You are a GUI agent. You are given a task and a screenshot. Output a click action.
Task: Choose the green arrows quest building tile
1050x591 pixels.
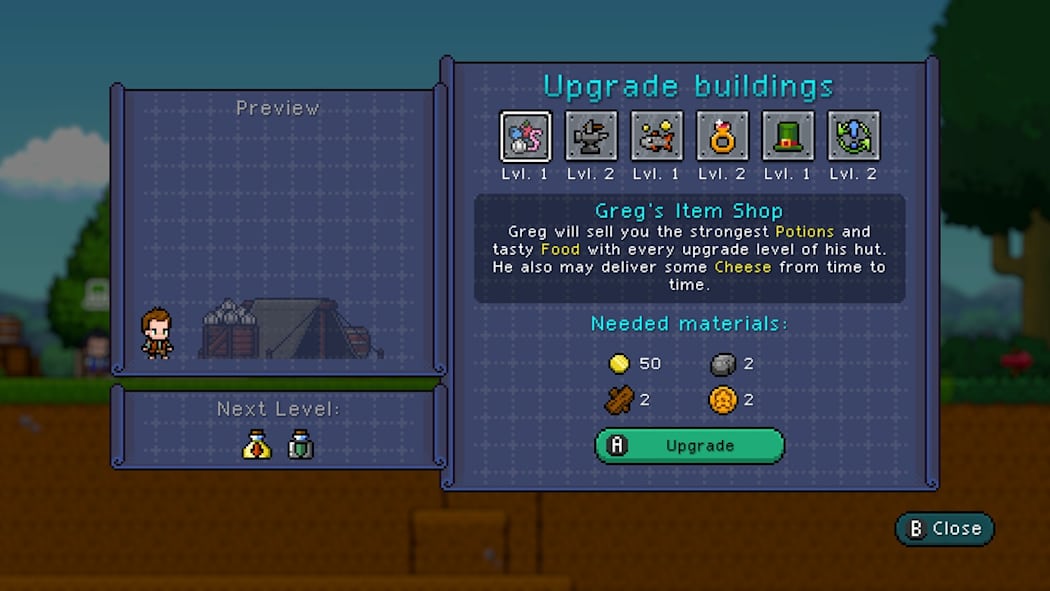pos(854,136)
